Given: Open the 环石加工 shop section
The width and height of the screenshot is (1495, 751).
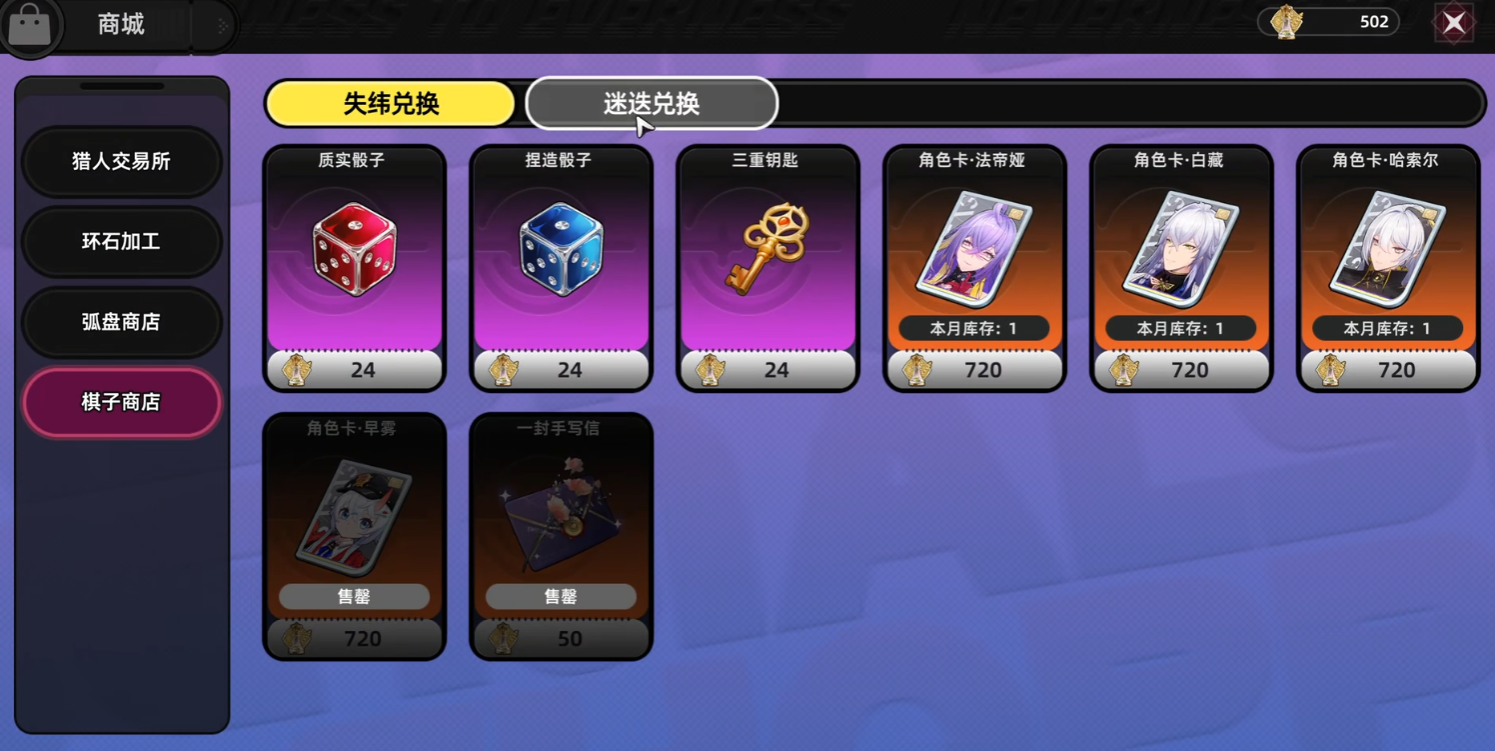Looking at the screenshot, I should pyautogui.click(x=121, y=242).
